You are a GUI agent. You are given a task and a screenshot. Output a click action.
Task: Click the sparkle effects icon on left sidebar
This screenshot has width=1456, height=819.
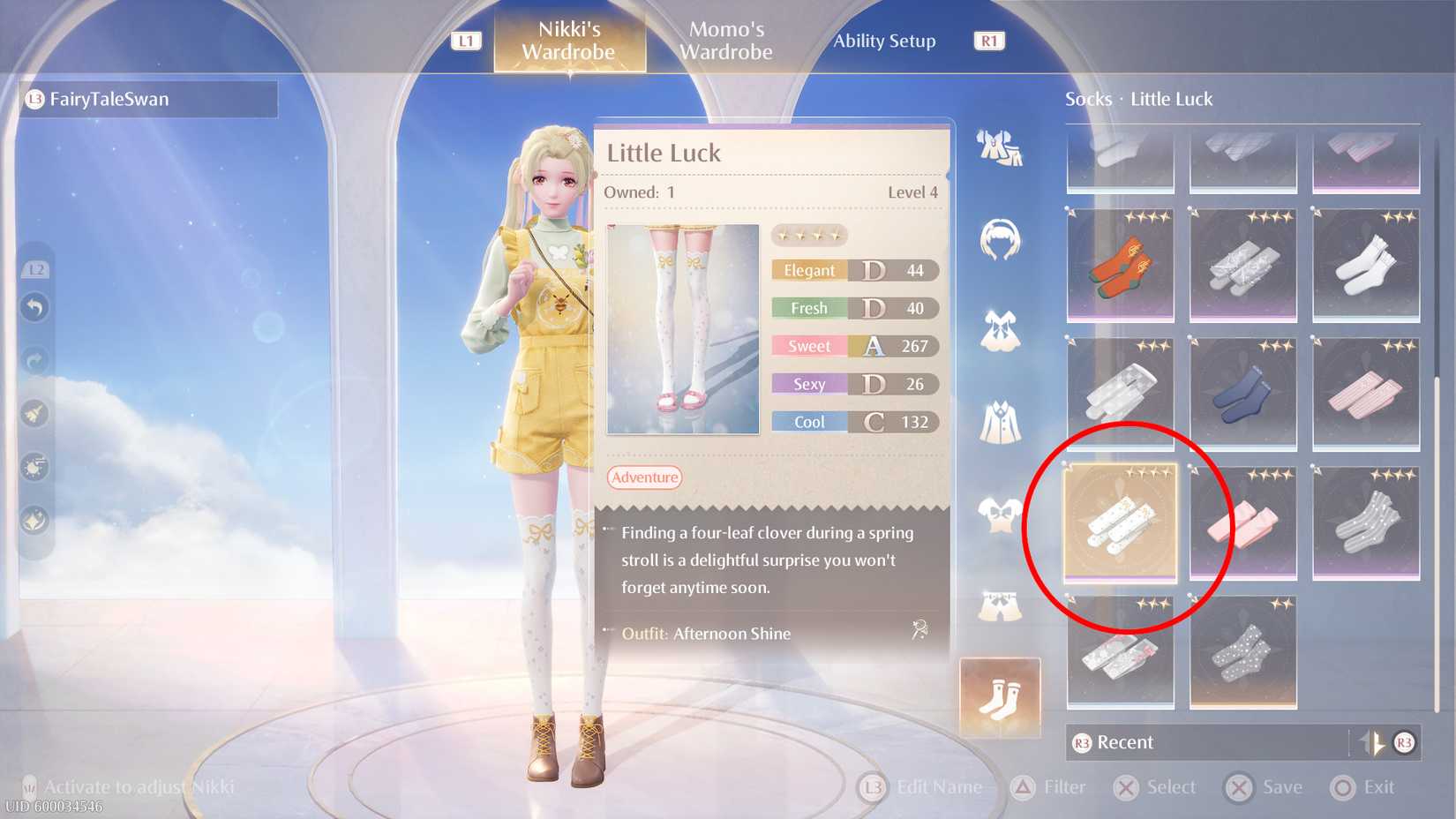click(x=34, y=521)
